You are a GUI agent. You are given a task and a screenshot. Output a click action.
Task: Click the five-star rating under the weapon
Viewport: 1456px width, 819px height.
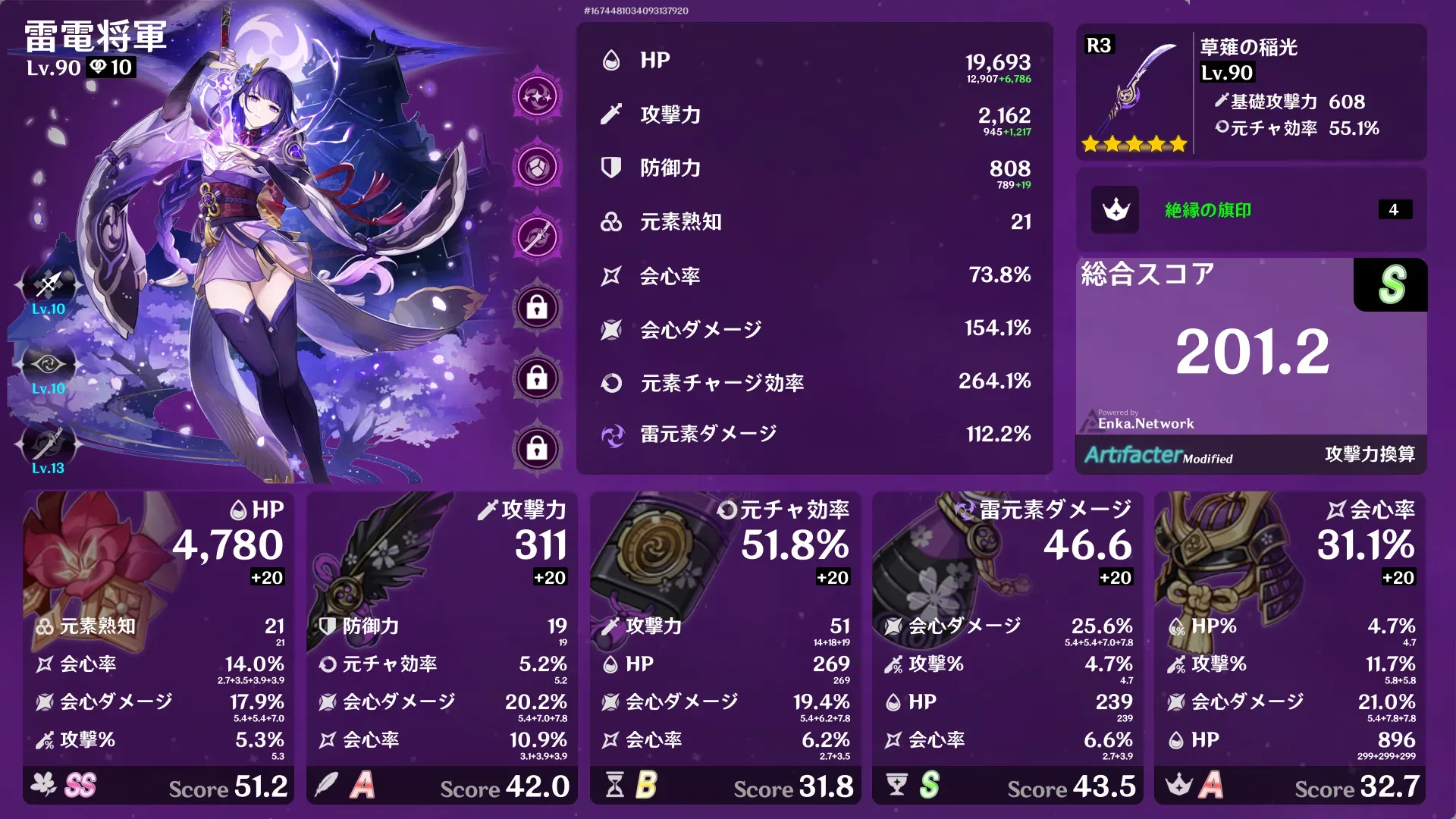1136,142
